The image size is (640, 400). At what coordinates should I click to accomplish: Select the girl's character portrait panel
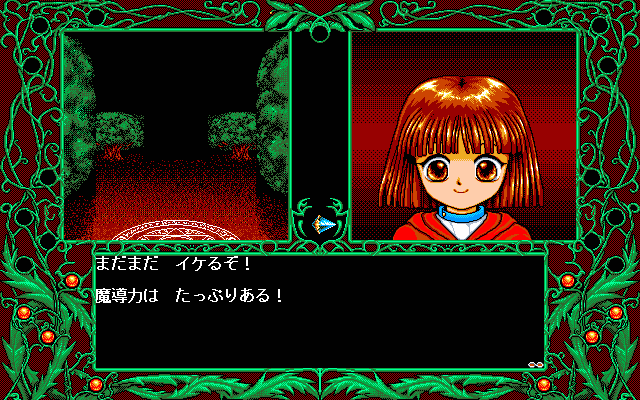pos(464,136)
